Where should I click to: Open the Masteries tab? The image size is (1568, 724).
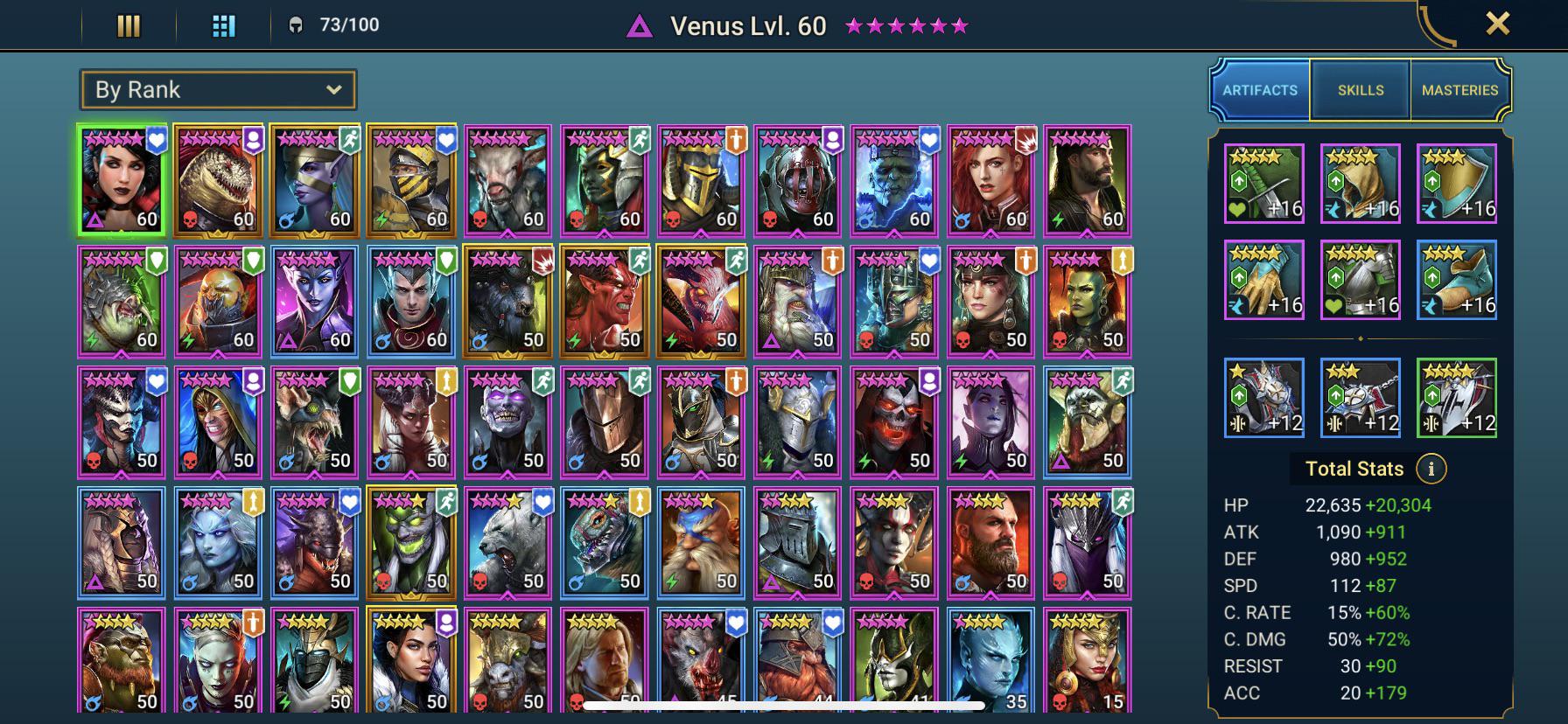1460,89
